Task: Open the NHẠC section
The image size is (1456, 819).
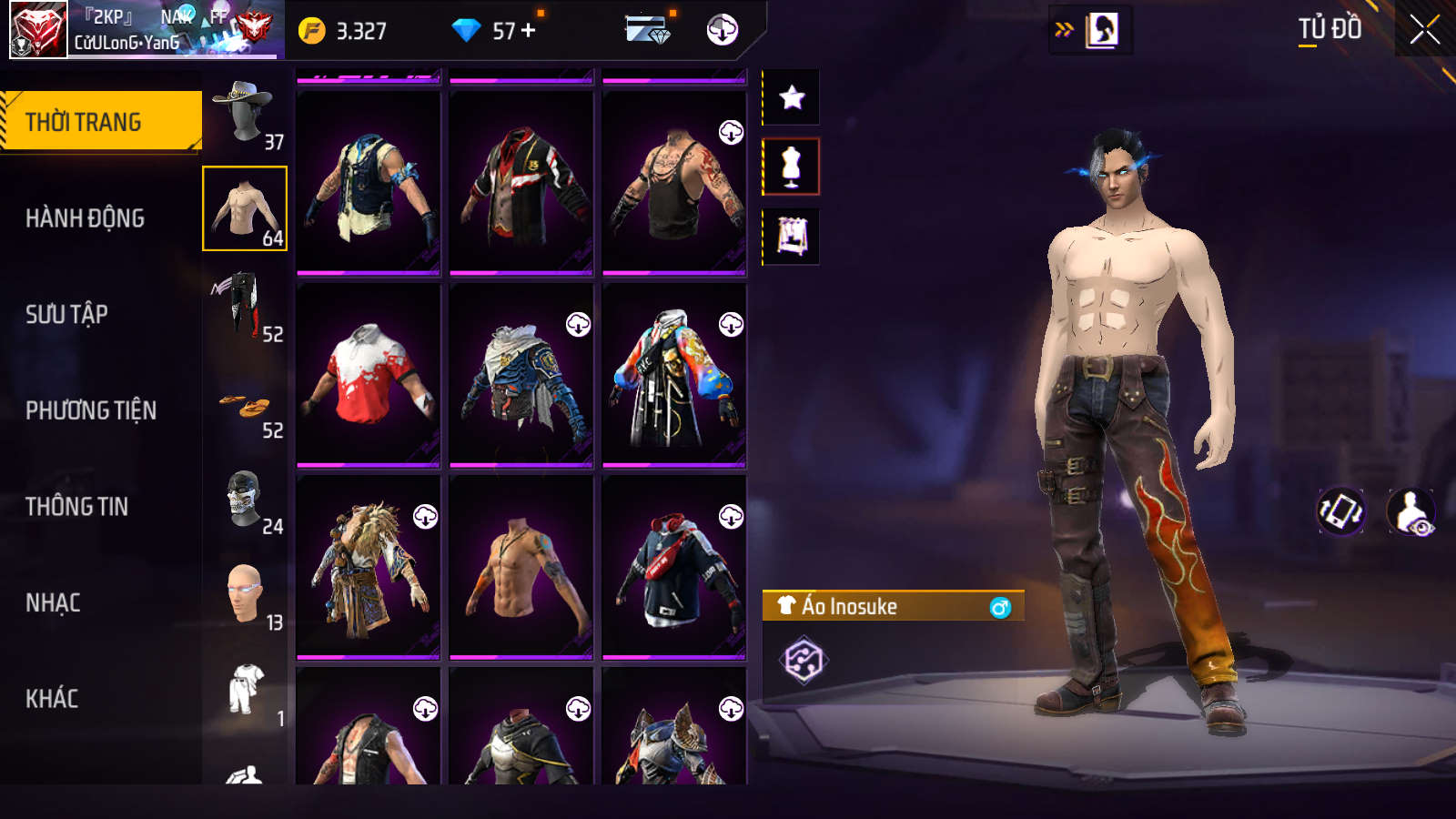Action: 53,602
